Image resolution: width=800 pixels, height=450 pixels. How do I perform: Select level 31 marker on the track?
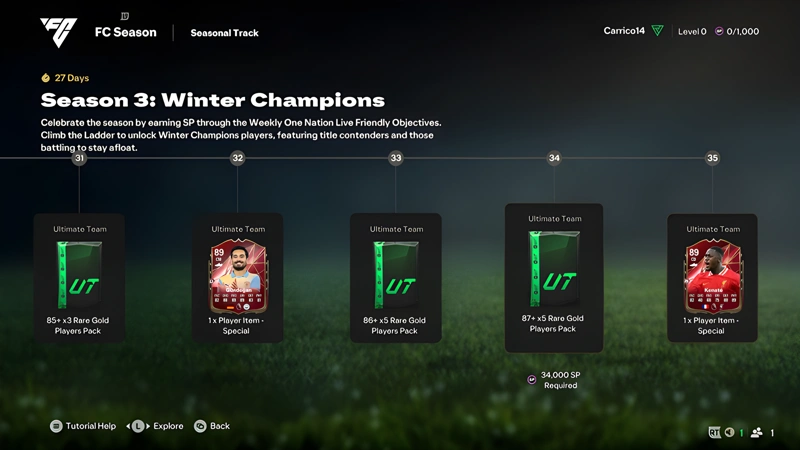coord(79,158)
